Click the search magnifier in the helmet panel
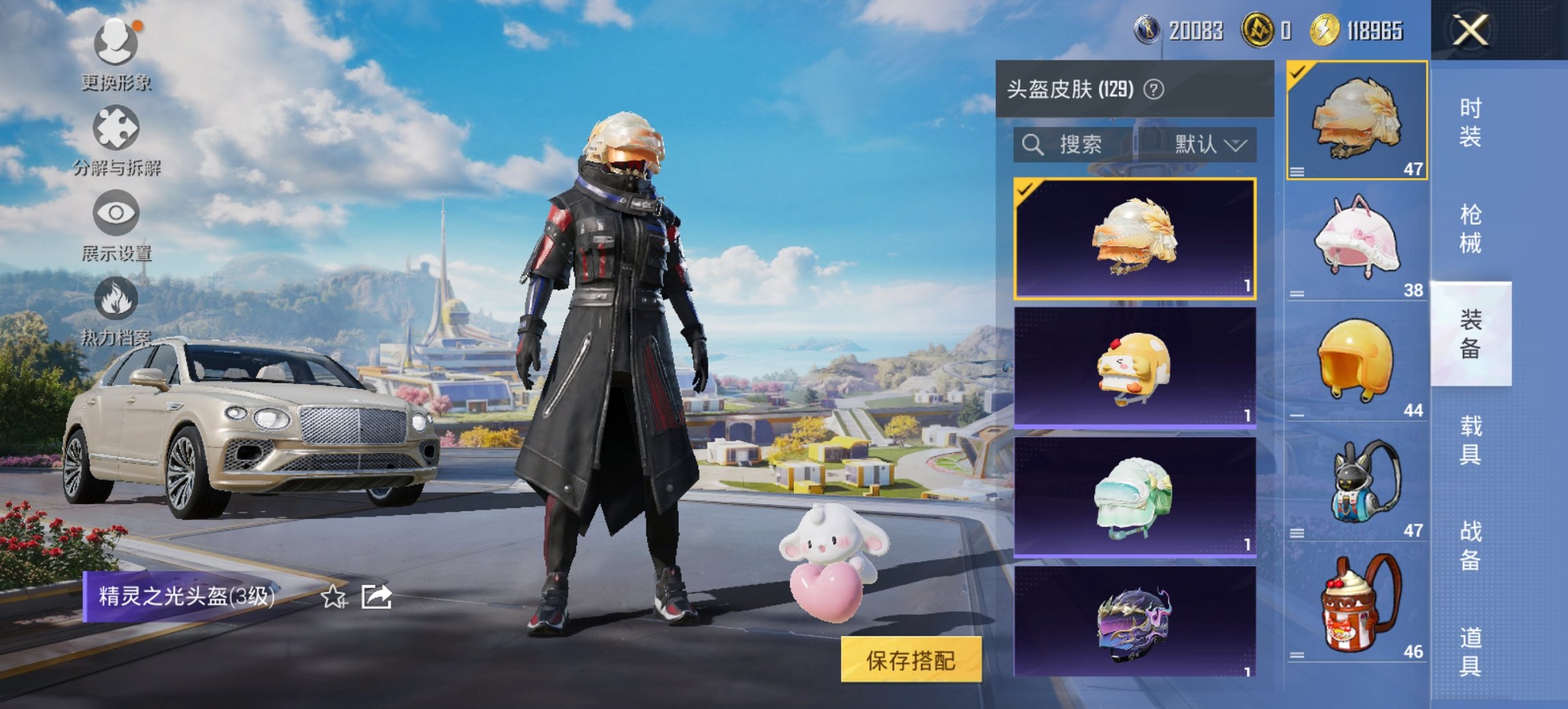This screenshot has height=709, width=1568. click(x=1031, y=145)
